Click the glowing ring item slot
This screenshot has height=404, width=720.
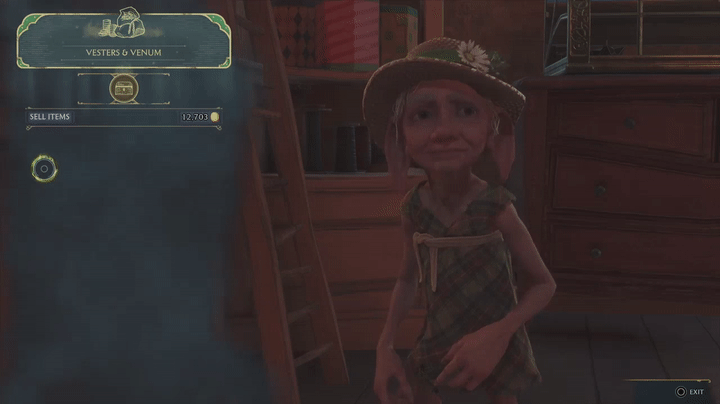coord(43,169)
